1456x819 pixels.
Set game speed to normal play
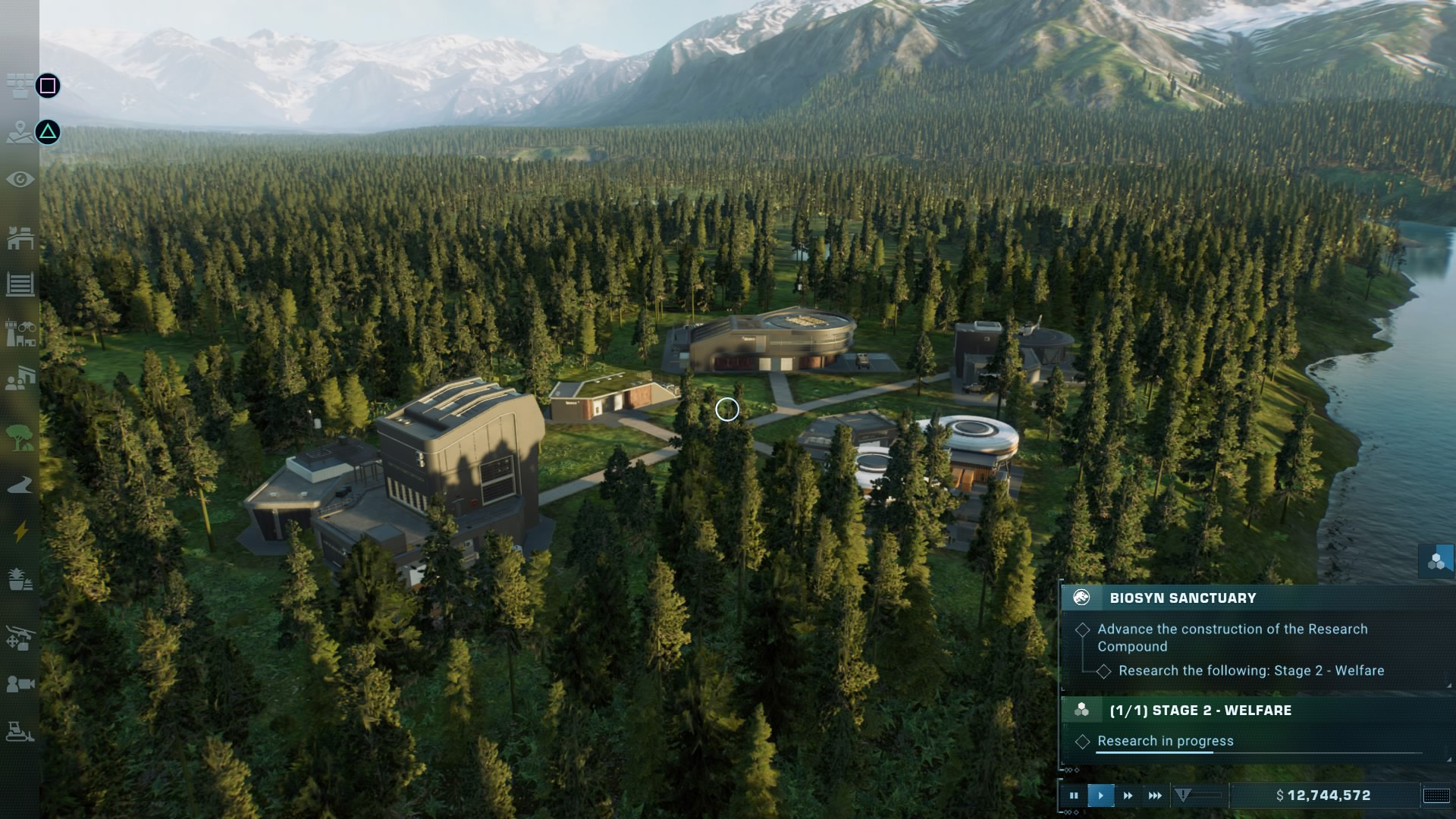(1101, 795)
